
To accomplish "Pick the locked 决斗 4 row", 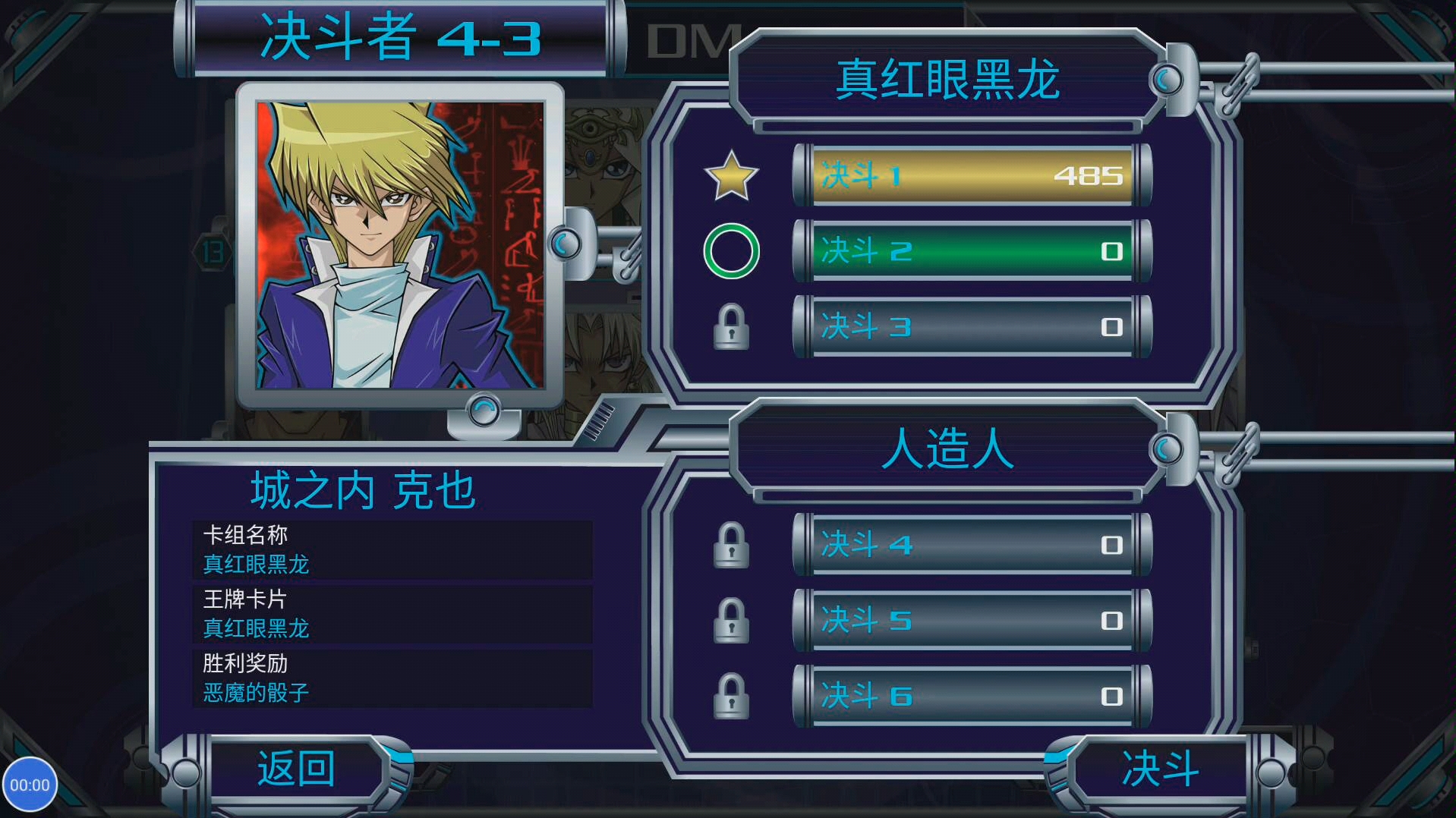I will coord(972,545).
